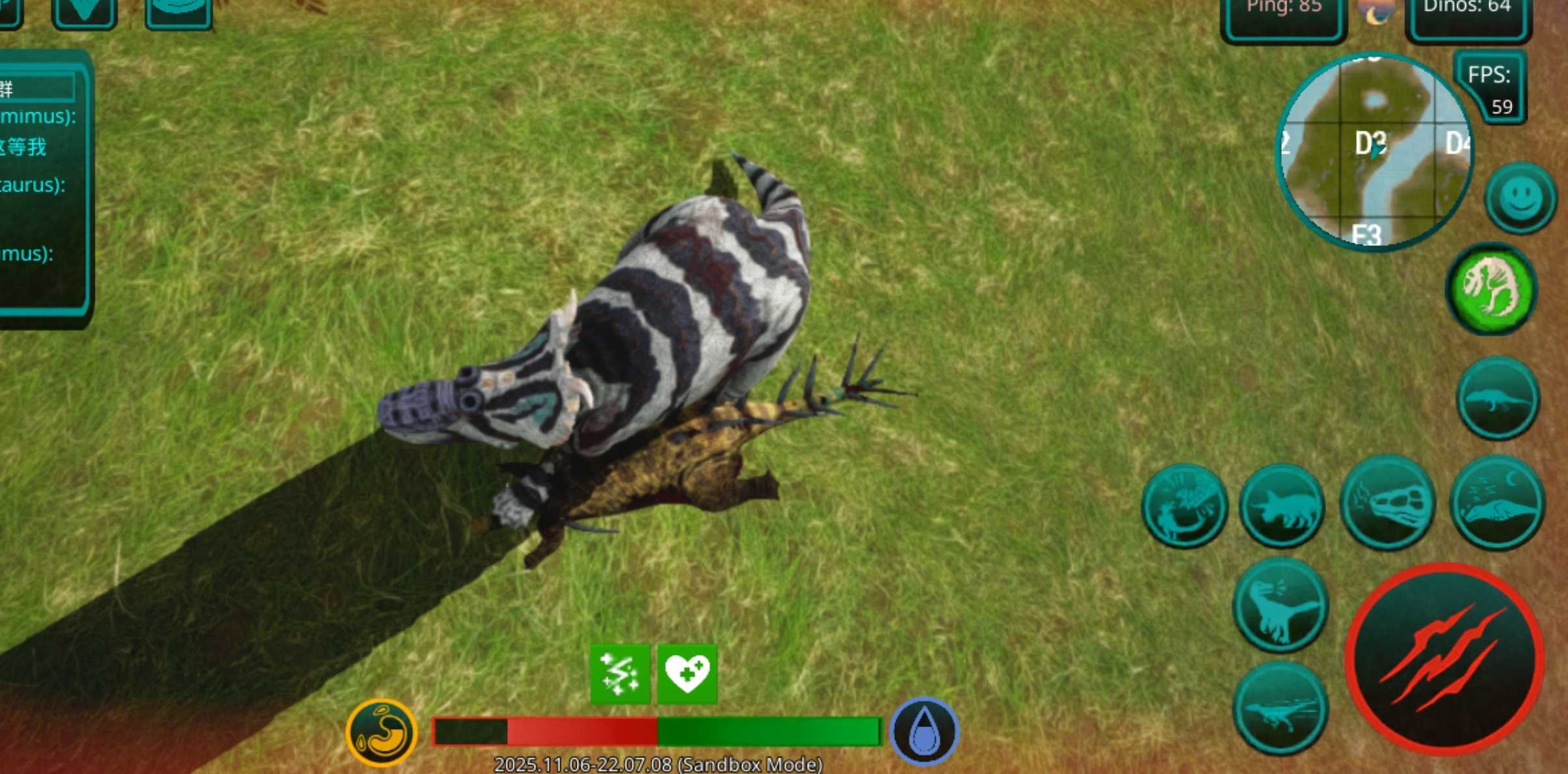Select the green heart healing buff icon
Image resolution: width=1568 pixels, height=774 pixels.
tap(687, 674)
